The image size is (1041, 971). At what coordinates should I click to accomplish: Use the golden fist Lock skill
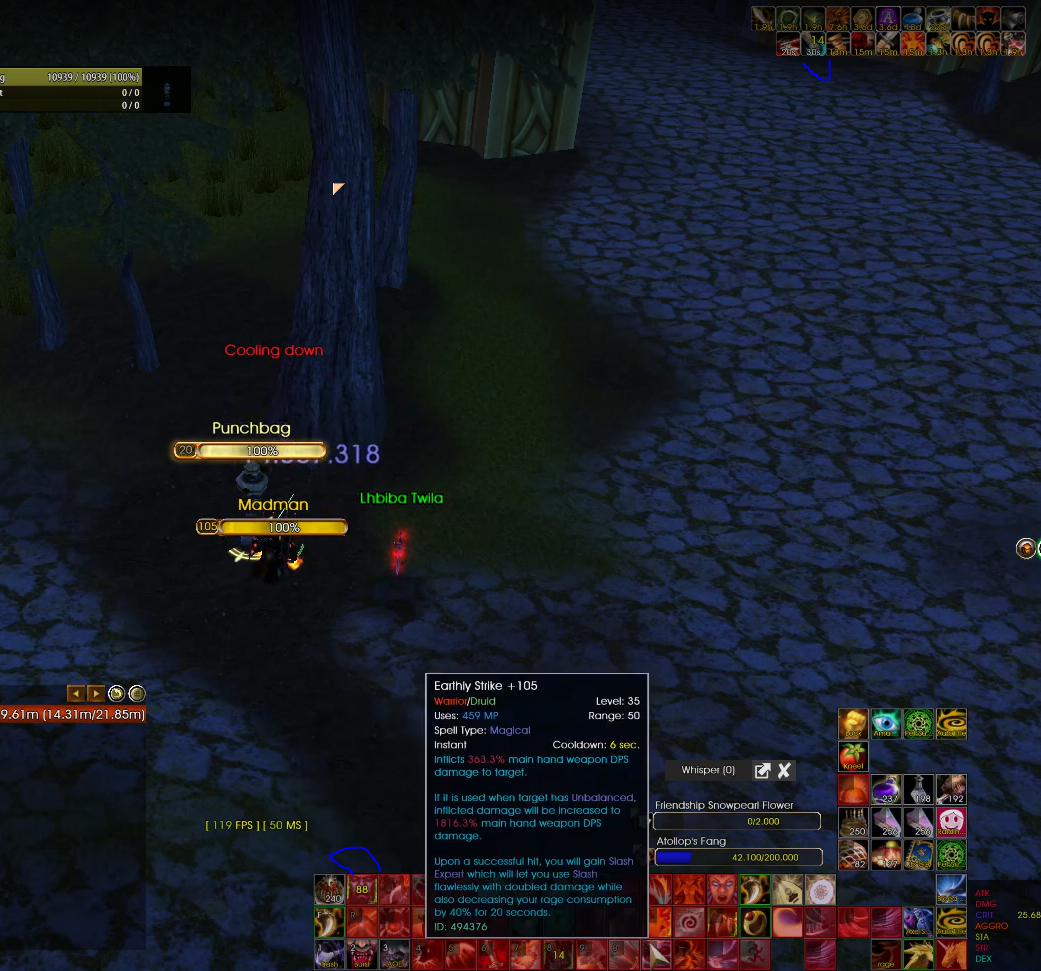pos(853,724)
